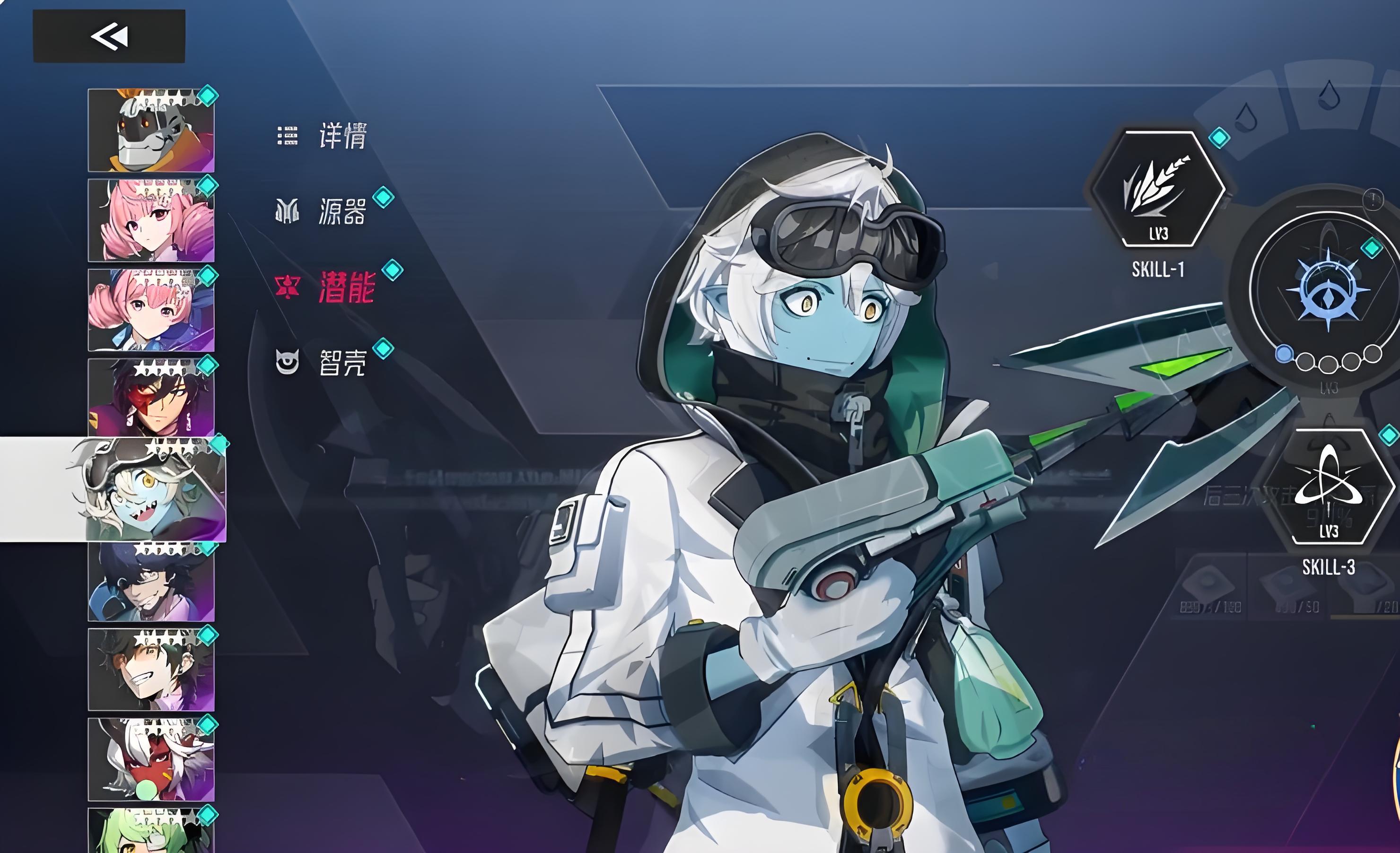The height and width of the screenshot is (853, 1400).
Task: Open the SKILL-1 hexagon icon
Action: [x=1158, y=189]
